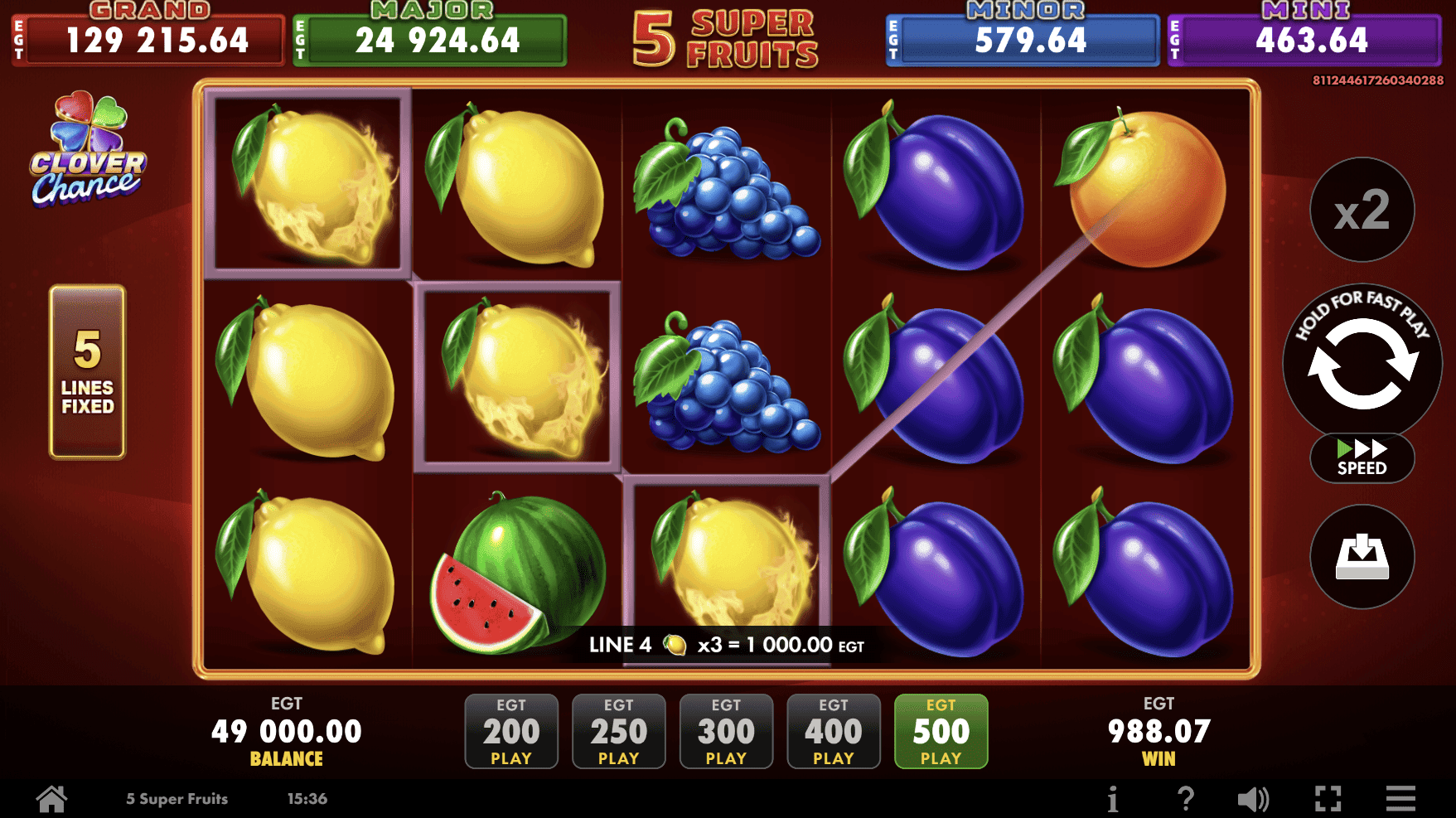1456x818 pixels.
Task: Select the EGT 200 bet
Action: 511,732
